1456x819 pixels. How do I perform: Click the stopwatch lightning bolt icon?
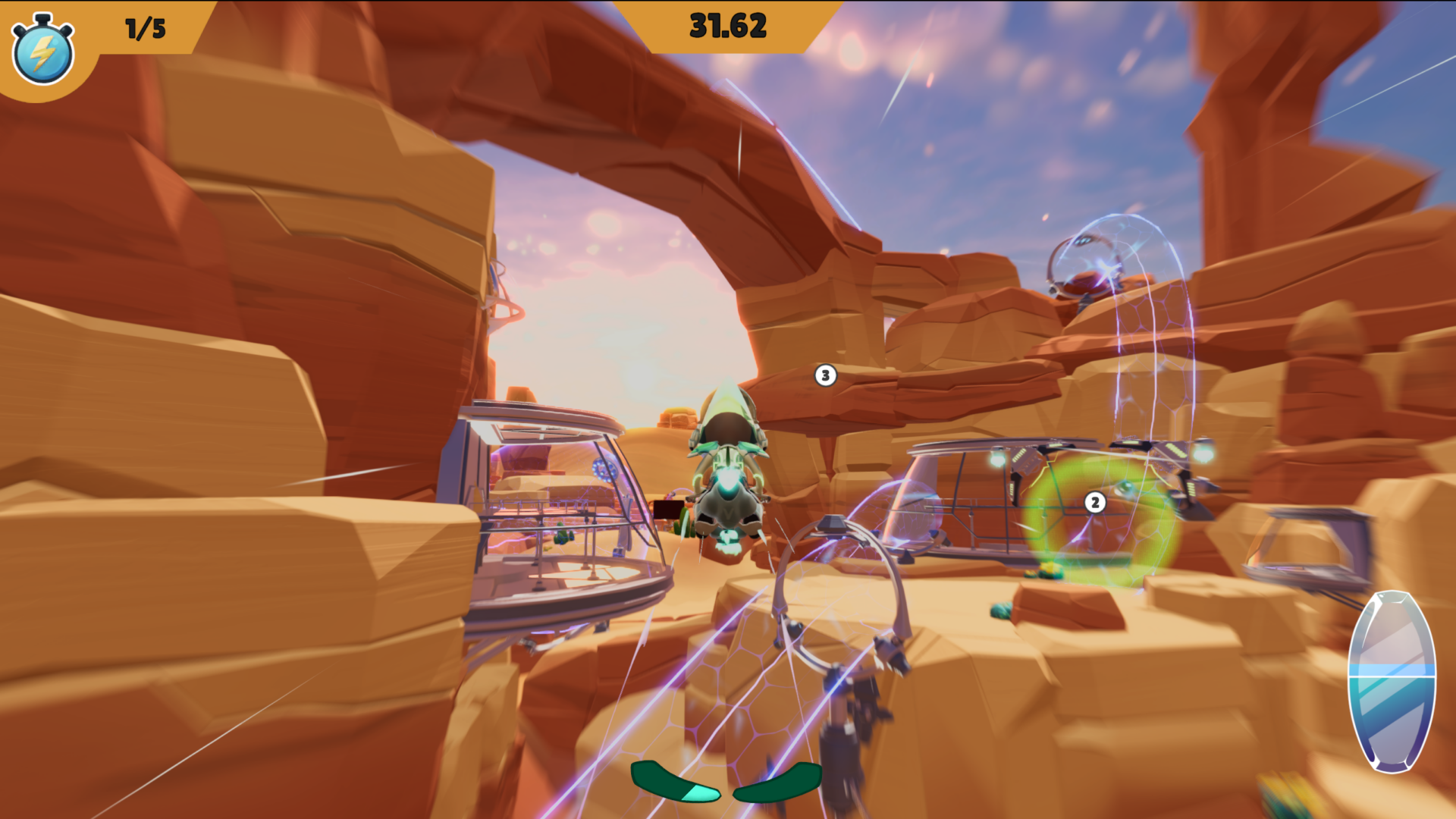click(42, 52)
